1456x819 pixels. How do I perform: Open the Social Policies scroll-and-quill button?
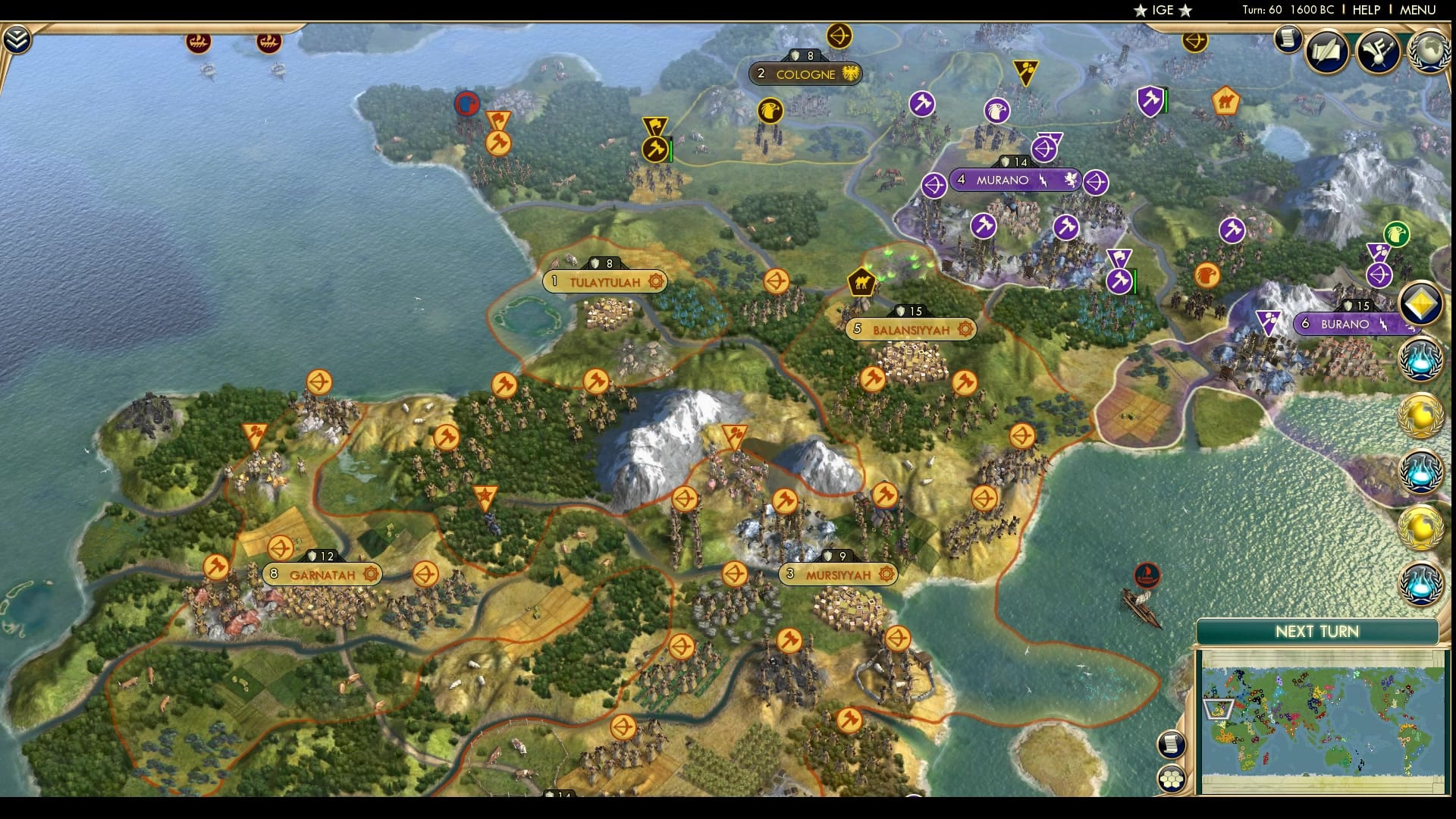point(1327,51)
